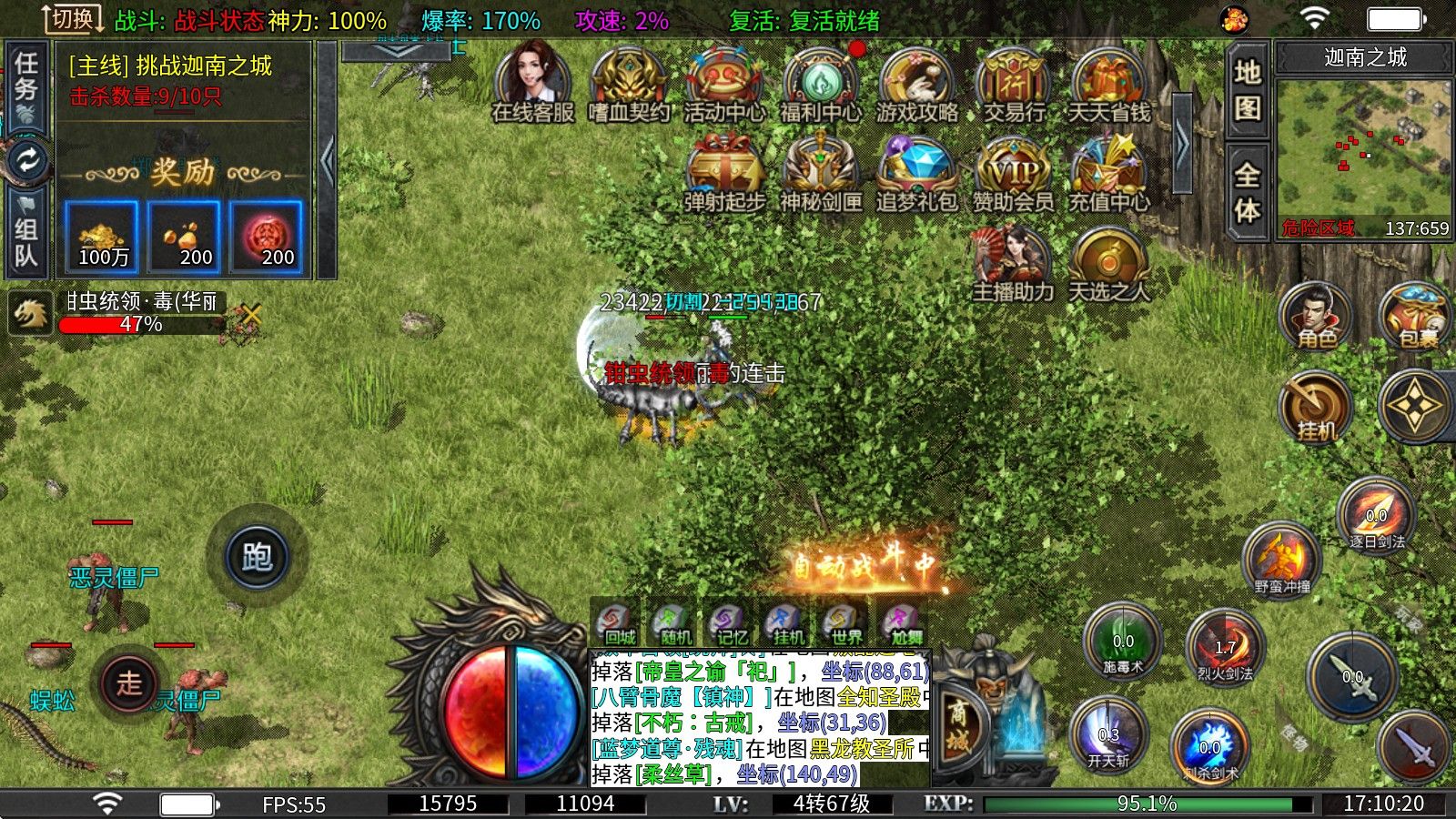
Task: Open the 活动中心 event center
Action: pyautogui.click(x=724, y=80)
